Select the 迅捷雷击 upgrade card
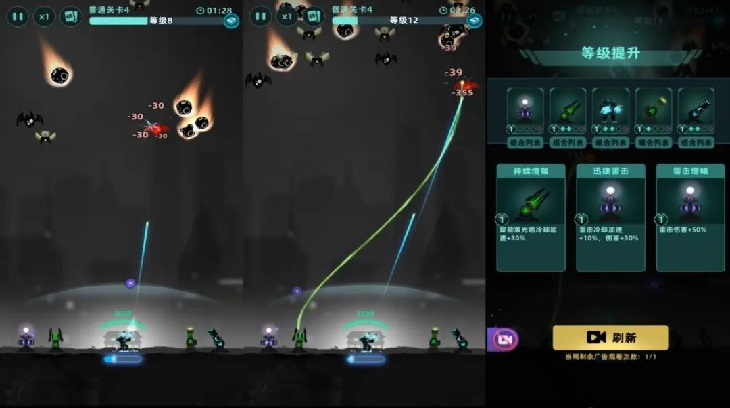 pos(610,217)
